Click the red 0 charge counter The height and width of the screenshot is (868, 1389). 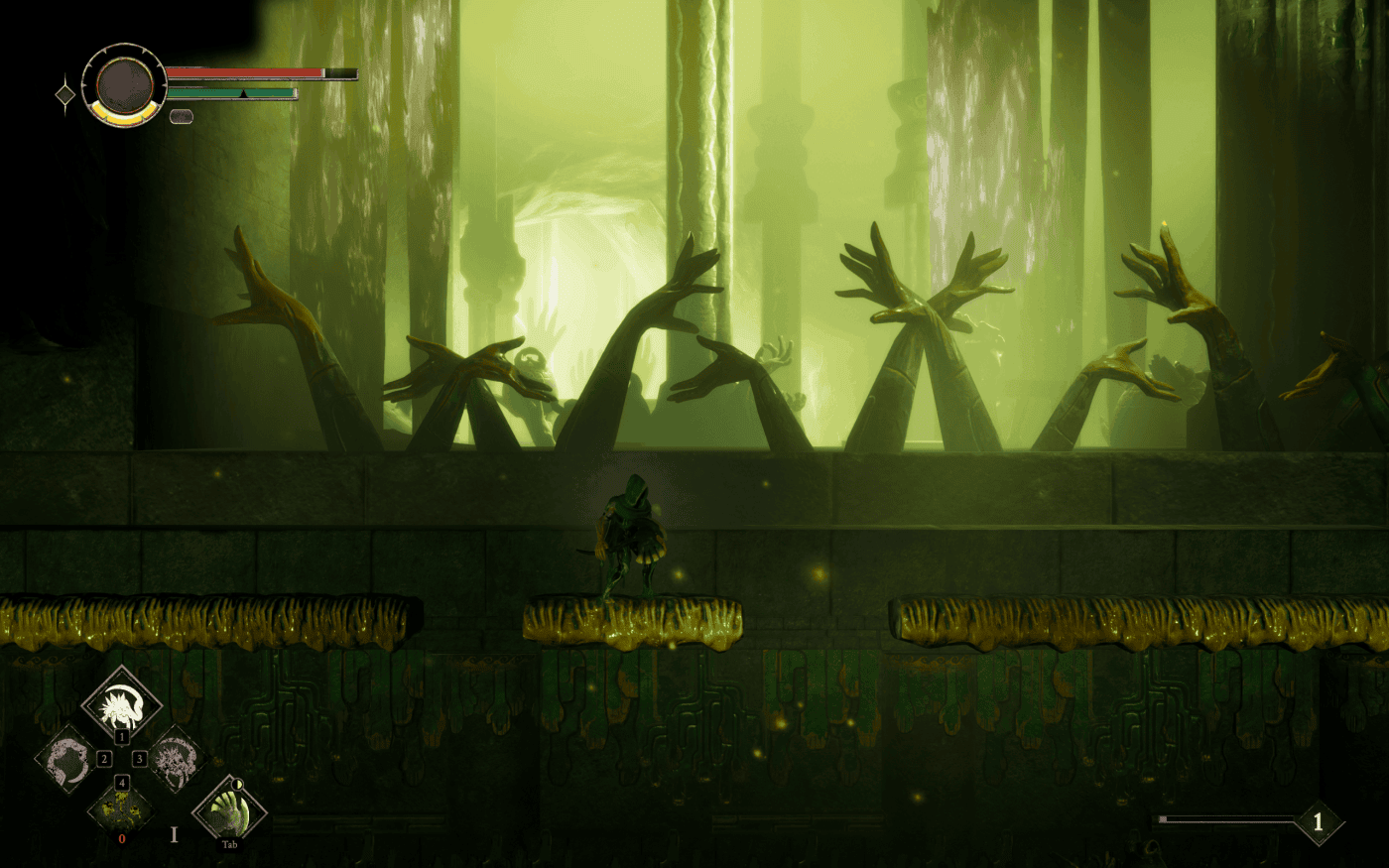[123, 838]
